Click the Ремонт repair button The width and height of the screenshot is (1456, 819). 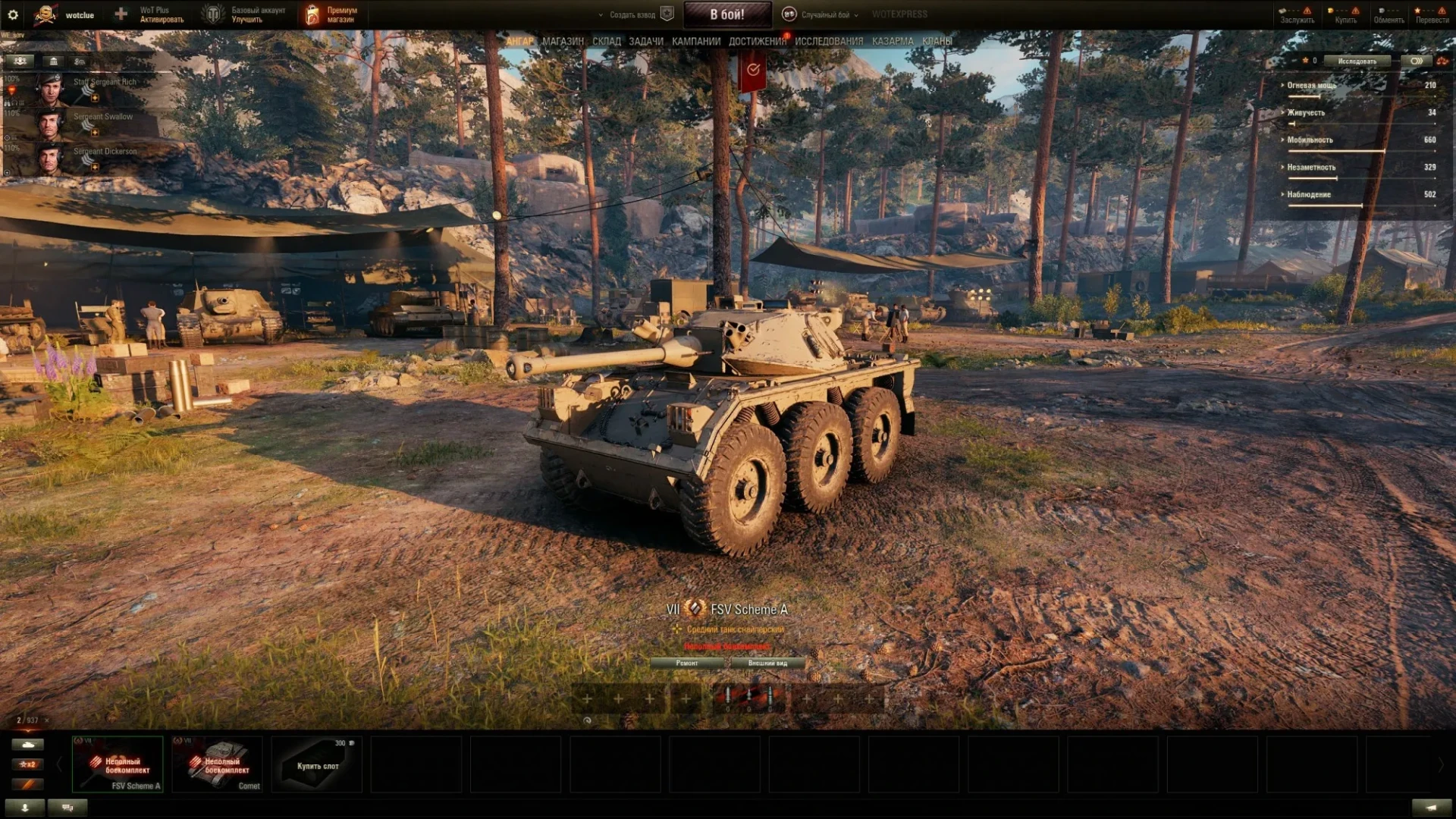(687, 663)
